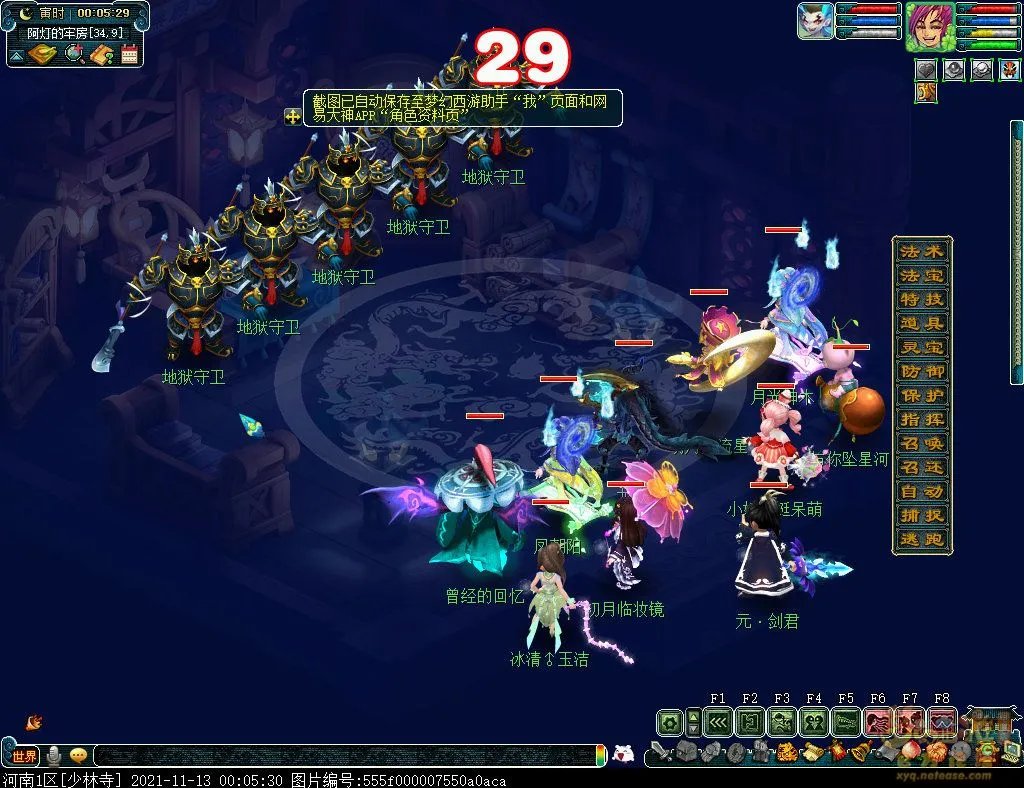
Task: Open the green gear settings button
Action: point(670,721)
